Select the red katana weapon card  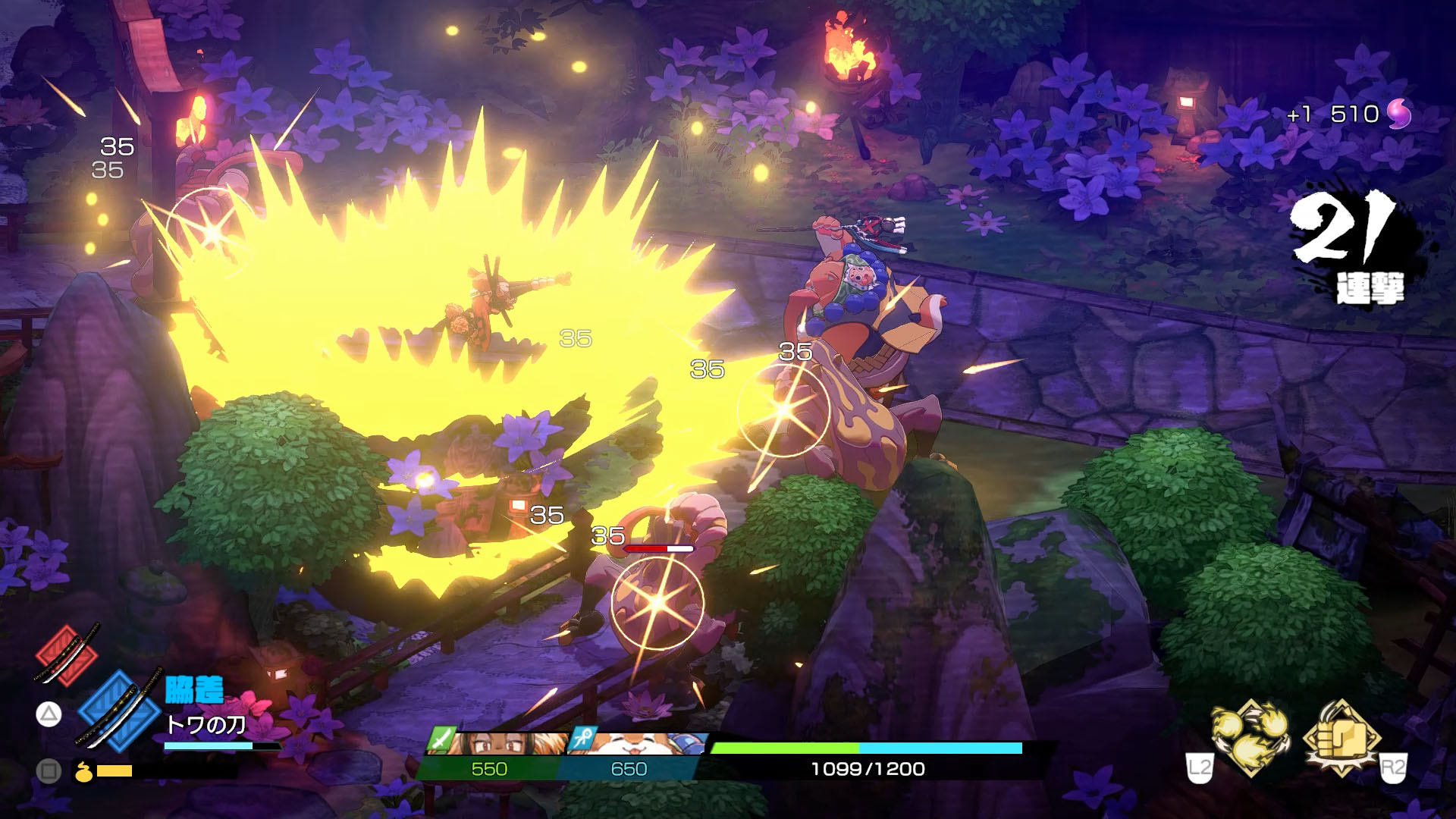click(67, 654)
